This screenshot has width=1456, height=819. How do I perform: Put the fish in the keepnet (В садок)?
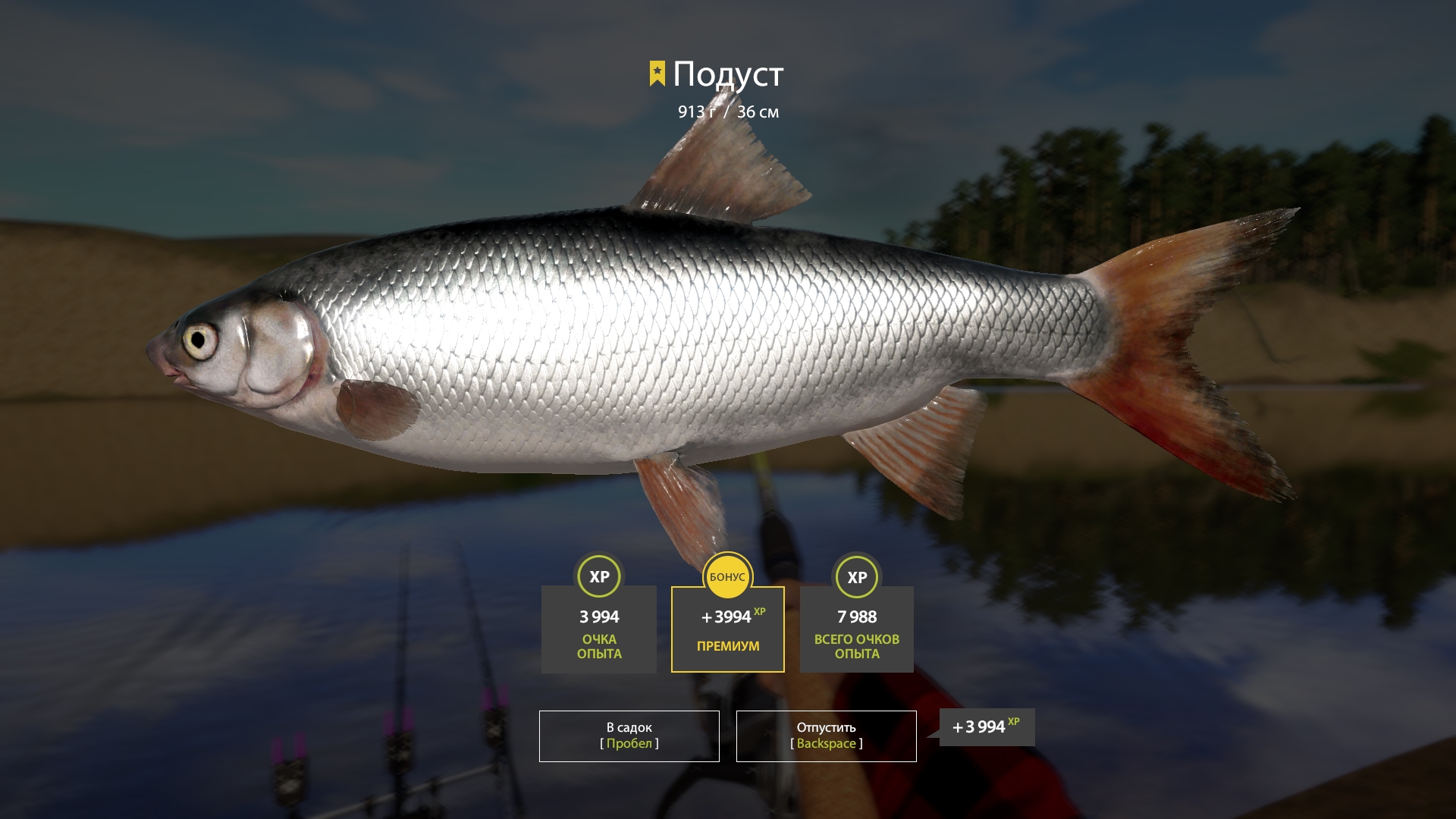pos(629,736)
